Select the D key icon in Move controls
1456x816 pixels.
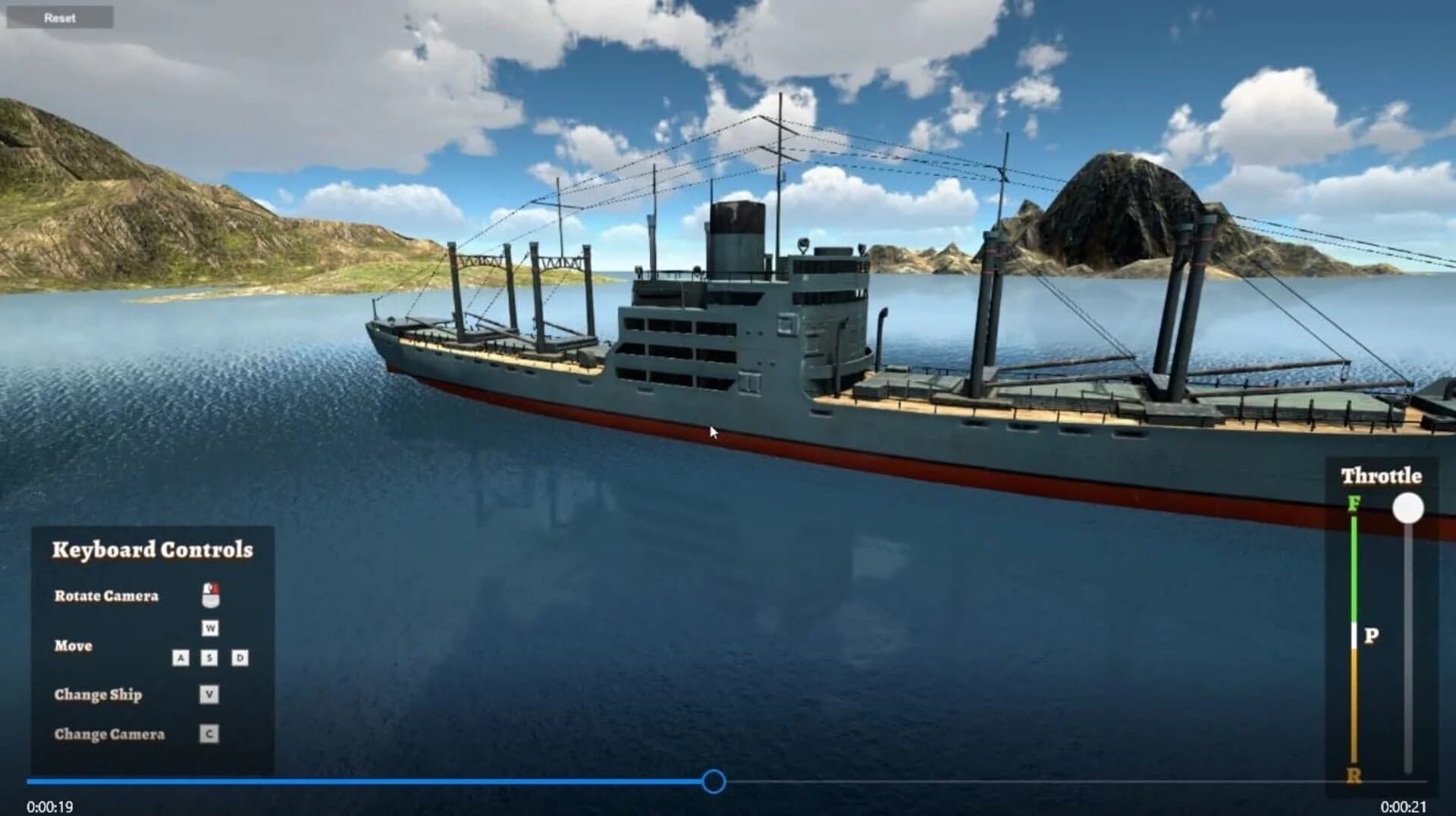click(x=239, y=658)
